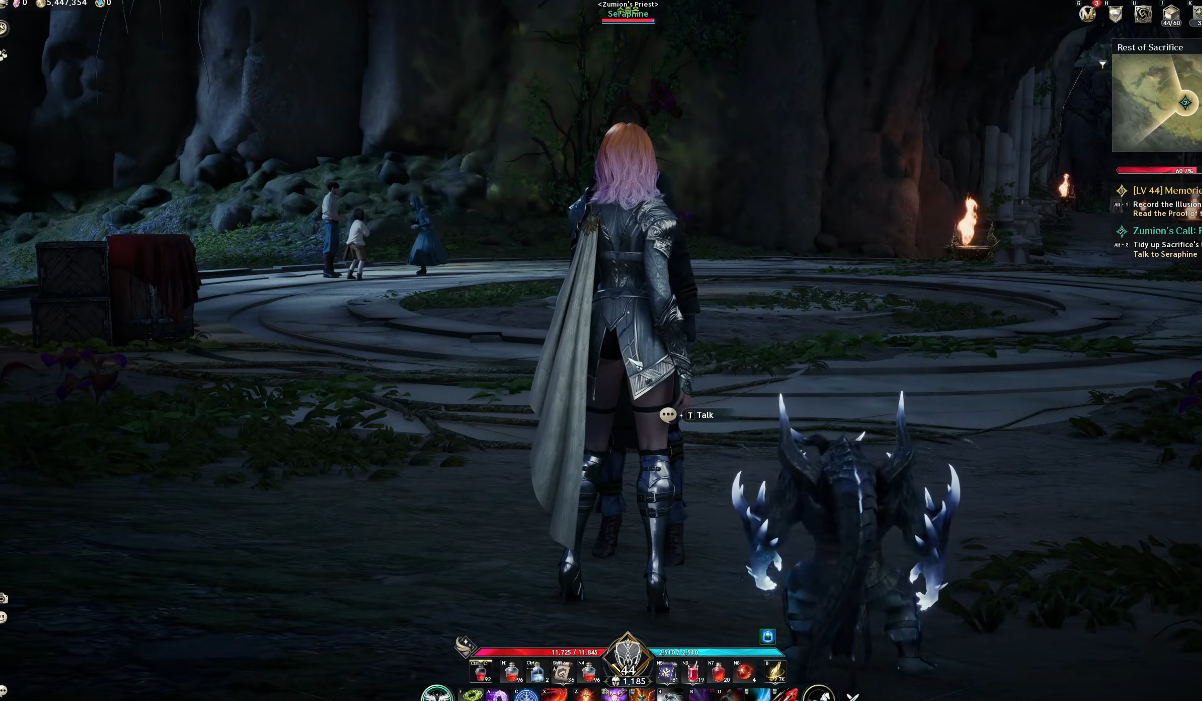Use the blue rune scroll item slot
The width and height of the screenshot is (1202, 701).
tap(667, 672)
